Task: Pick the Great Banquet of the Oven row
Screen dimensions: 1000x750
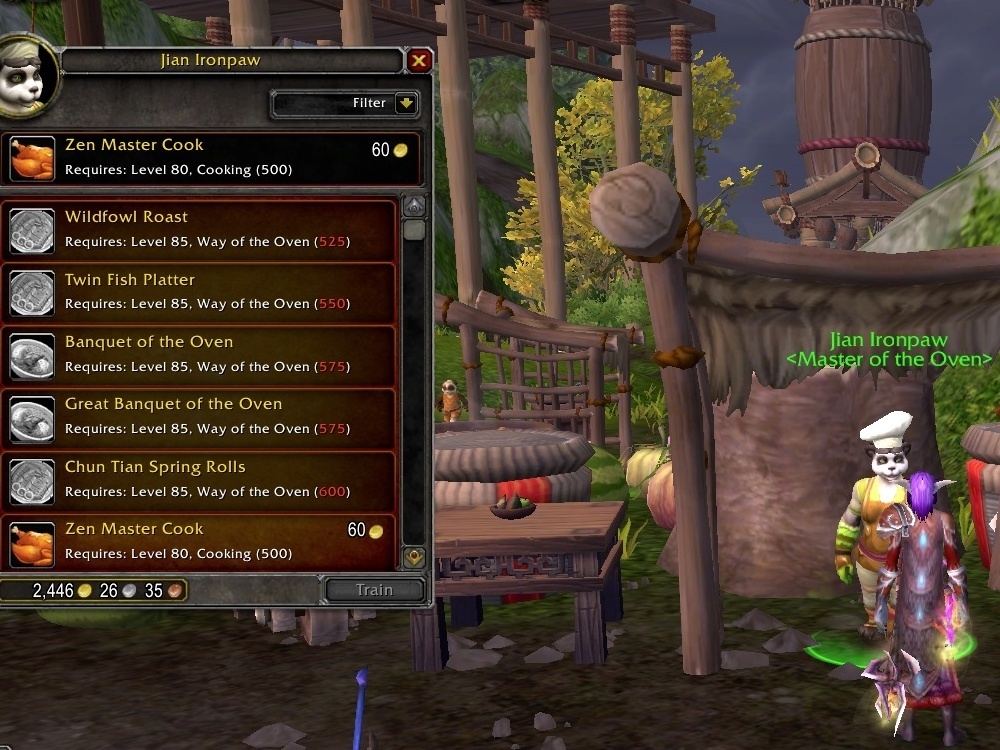Action: [x=200, y=417]
